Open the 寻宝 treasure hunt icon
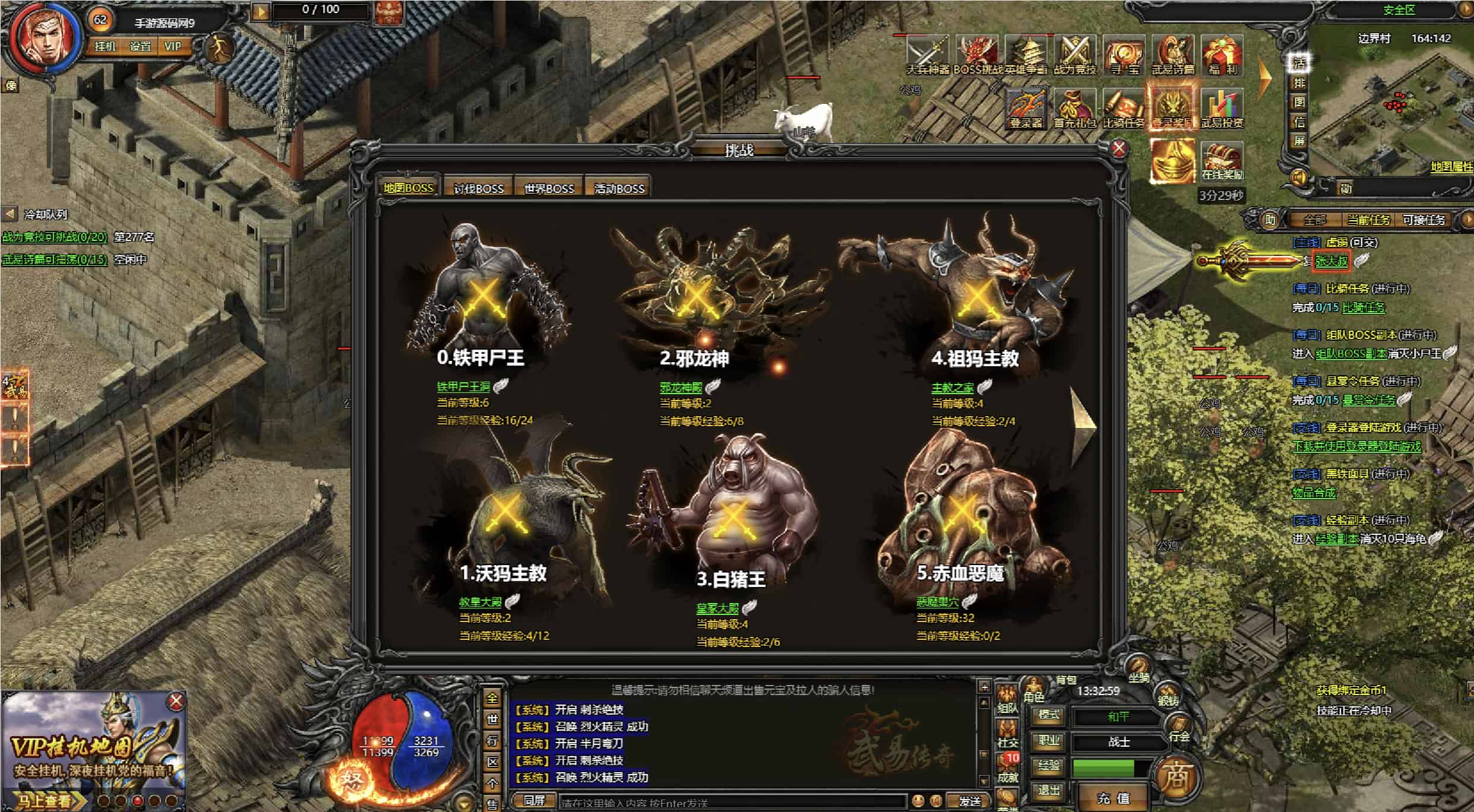The width and height of the screenshot is (1474, 812). (1124, 56)
